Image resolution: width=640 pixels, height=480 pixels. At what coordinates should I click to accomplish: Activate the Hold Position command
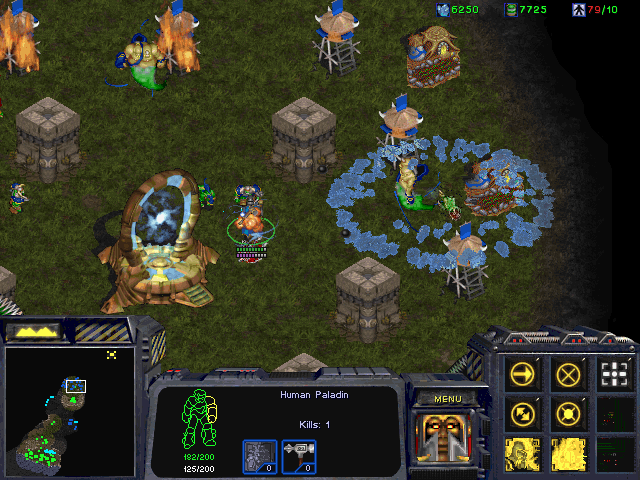[x=569, y=412]
